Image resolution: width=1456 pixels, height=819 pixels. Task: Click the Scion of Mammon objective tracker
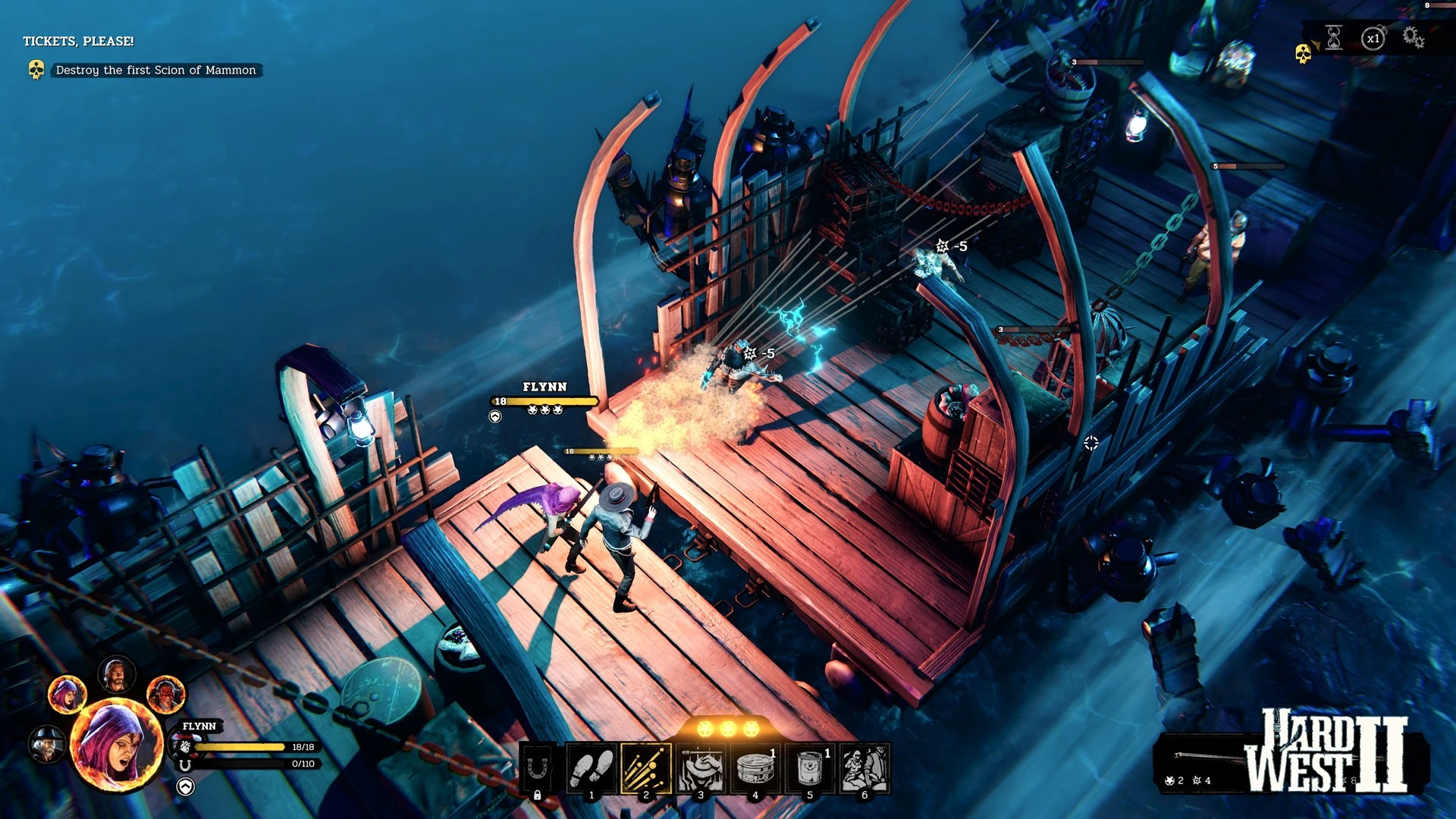coord(155,70)
